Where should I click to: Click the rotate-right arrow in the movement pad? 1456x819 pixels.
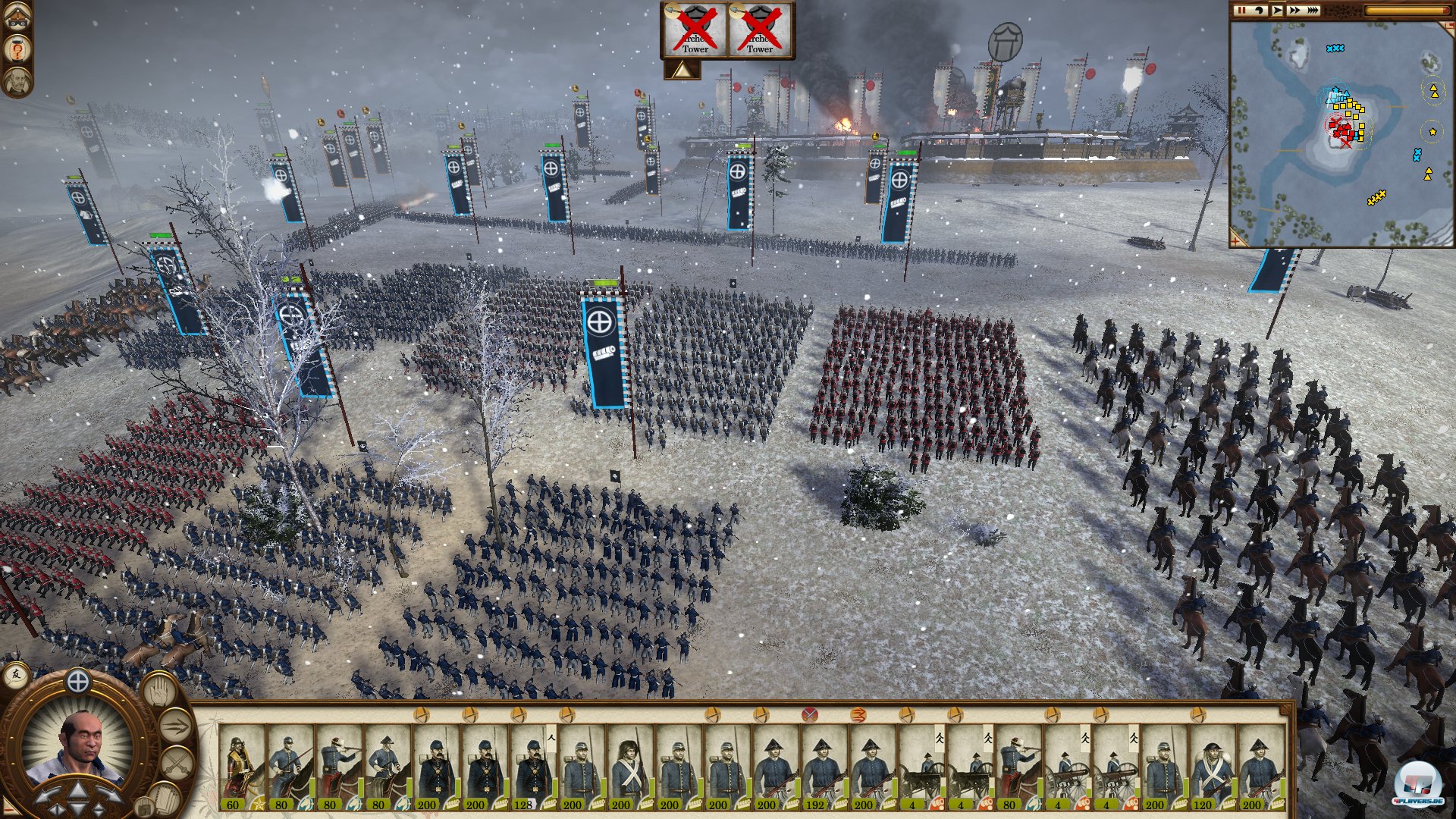[x=109, y=796]
